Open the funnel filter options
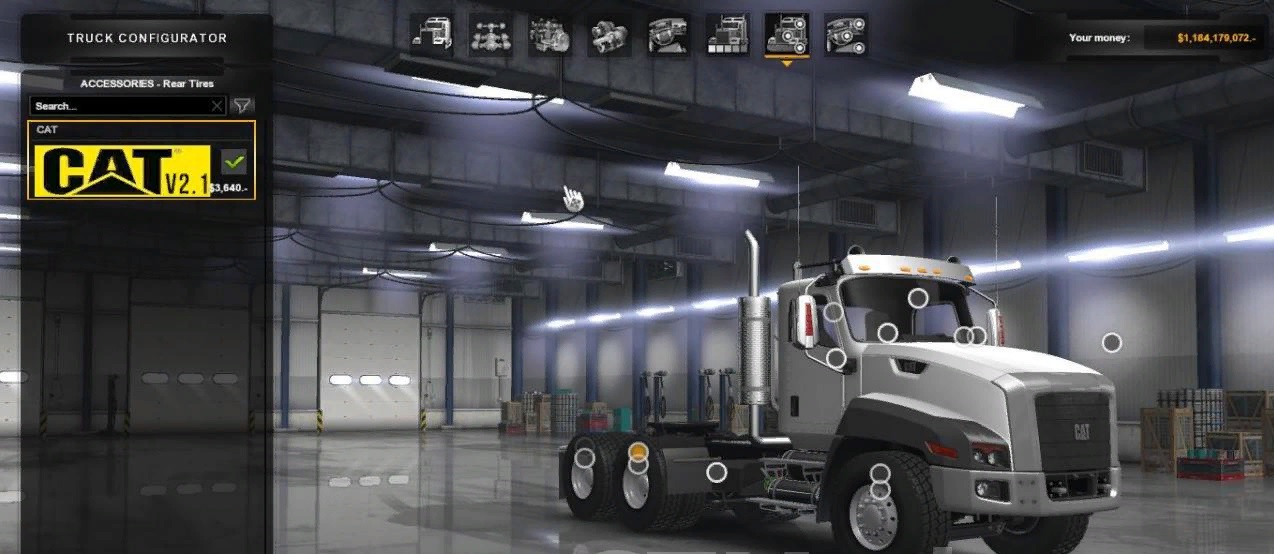1274x554 pixels. [241, 105]
